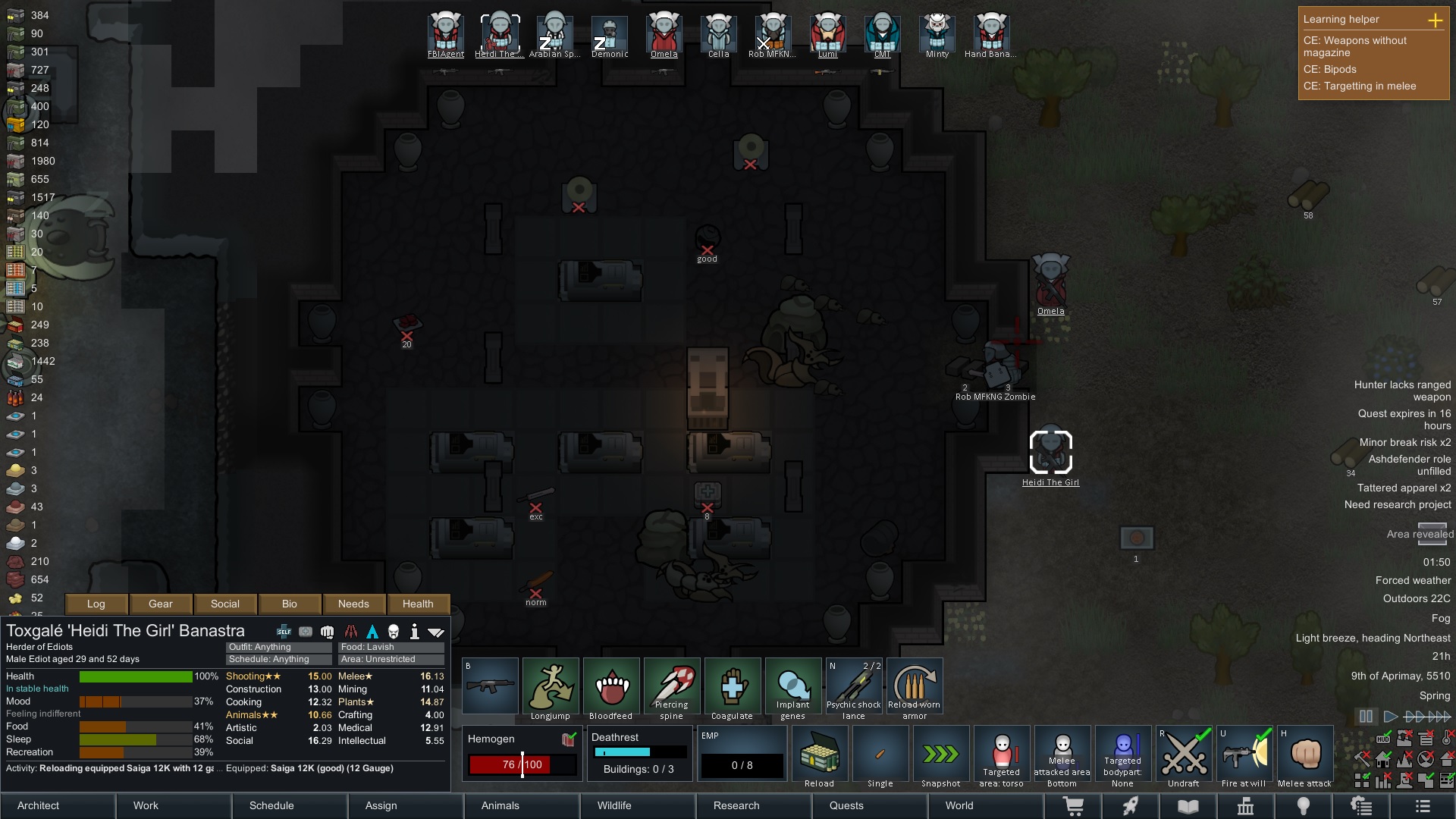Image resolution: width=1456 pixels, height=819 pixels.
Task: Fire the Psychic shock lance
Action: pos(854,687)
